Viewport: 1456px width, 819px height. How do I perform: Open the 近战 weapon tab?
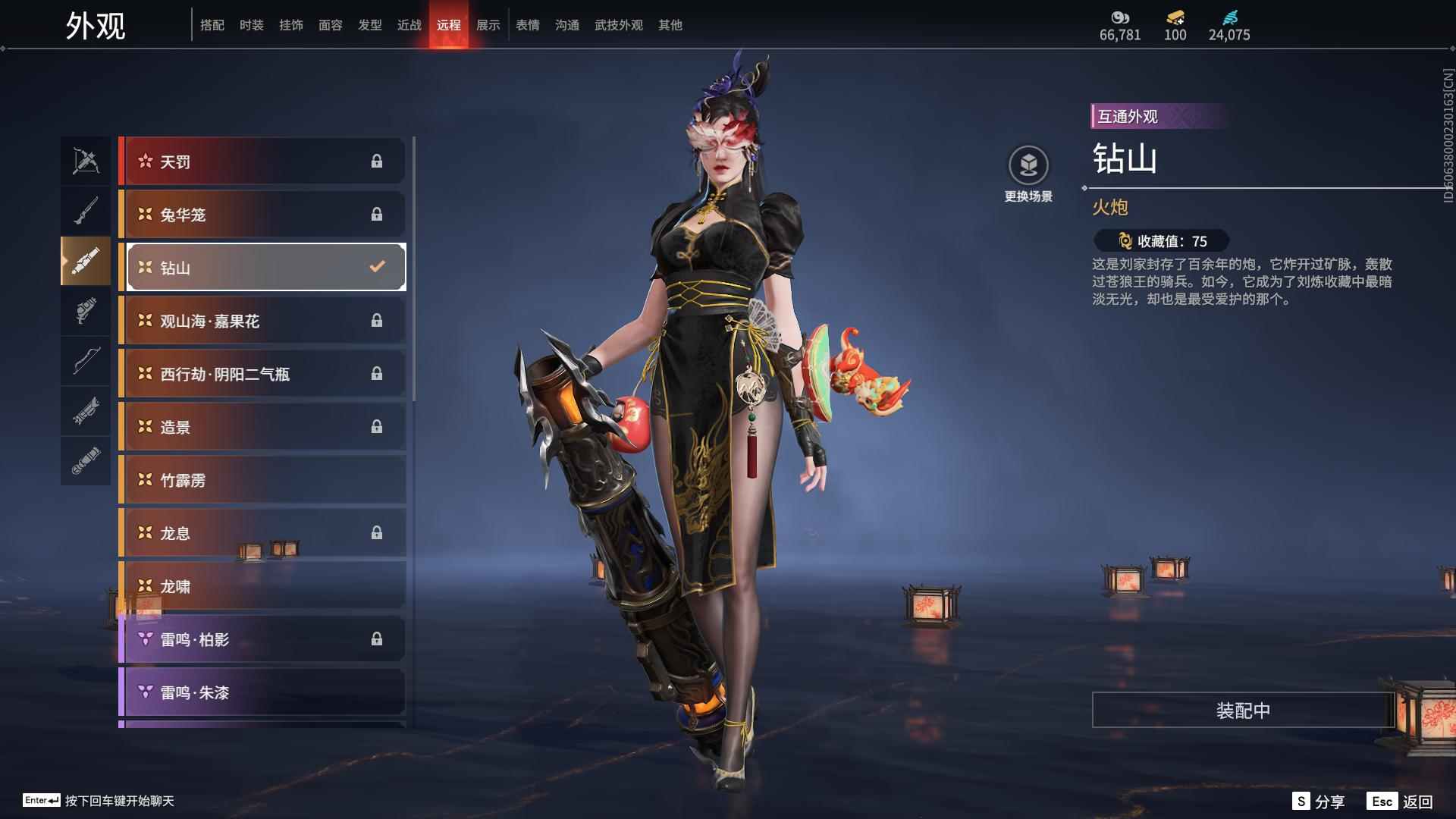coord(409,25)
